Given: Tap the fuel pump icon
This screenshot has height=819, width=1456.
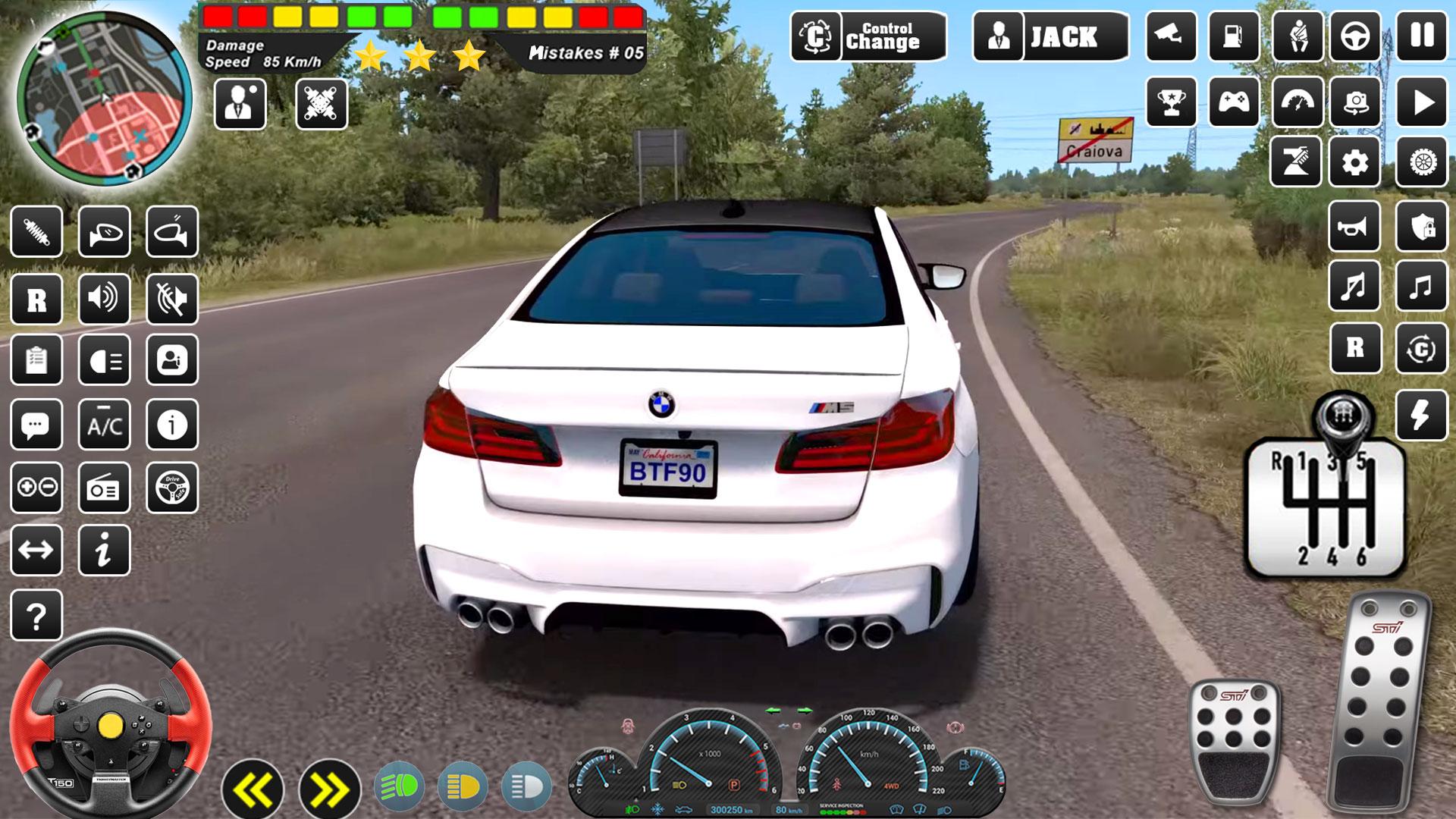Looking at the screenshot, I should pyautogui.click(x=1234, y=36).
